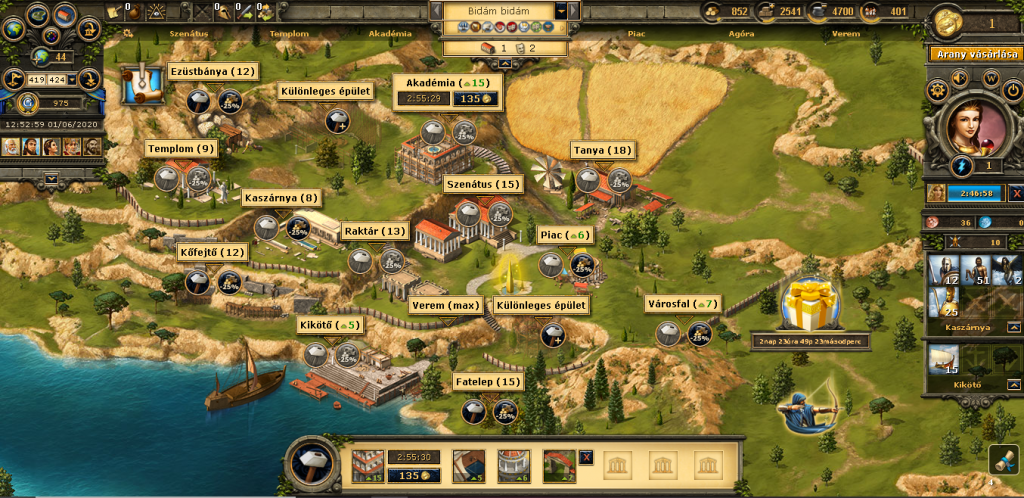
Task: Show the globe world map view
Action: pos(12,30)
